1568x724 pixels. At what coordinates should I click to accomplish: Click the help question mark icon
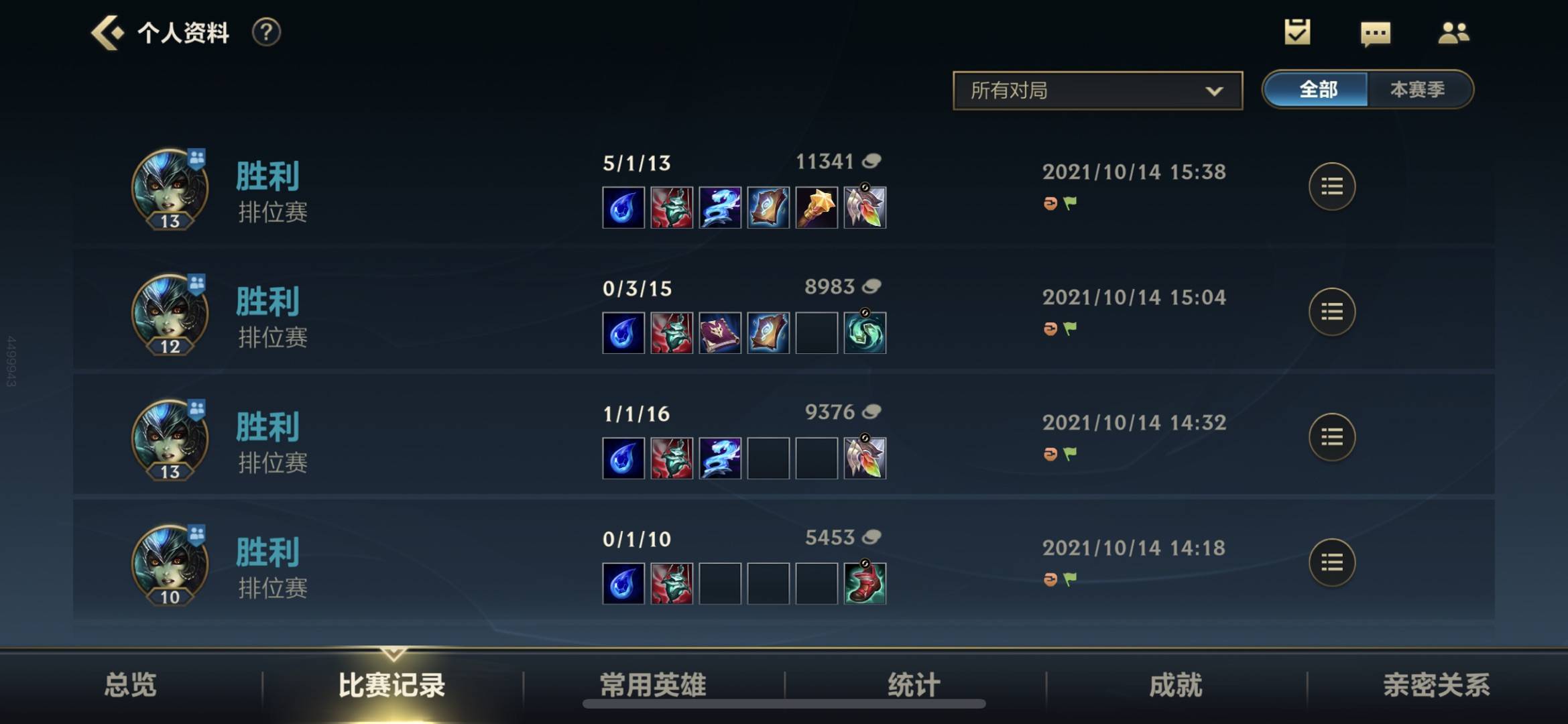tap(266, 32)
